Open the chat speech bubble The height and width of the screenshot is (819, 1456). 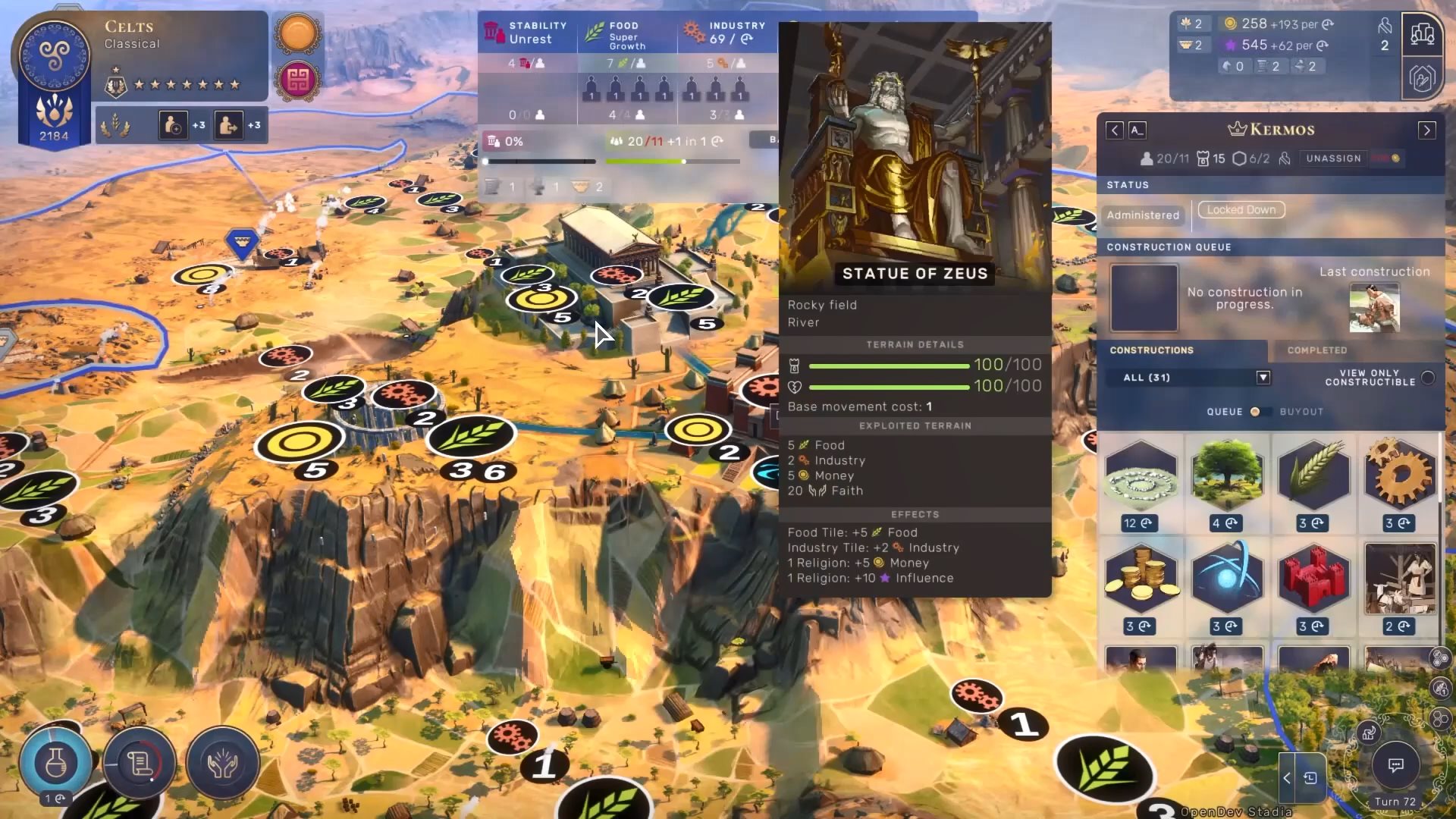coord(1395,765)
